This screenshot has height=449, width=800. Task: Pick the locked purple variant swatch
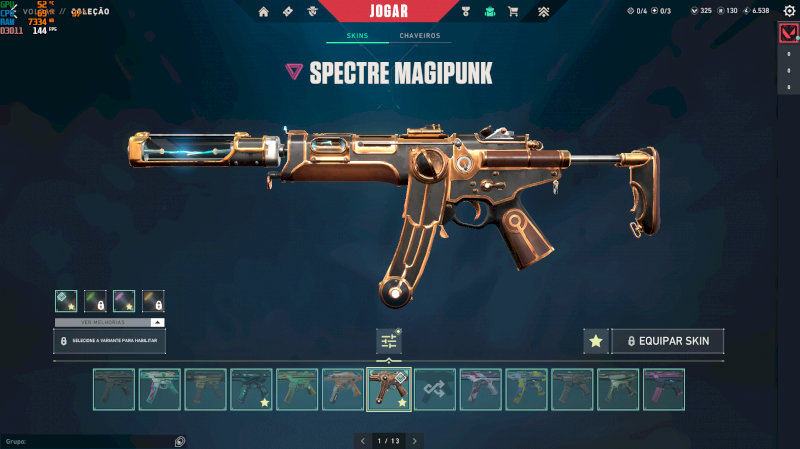124,300
